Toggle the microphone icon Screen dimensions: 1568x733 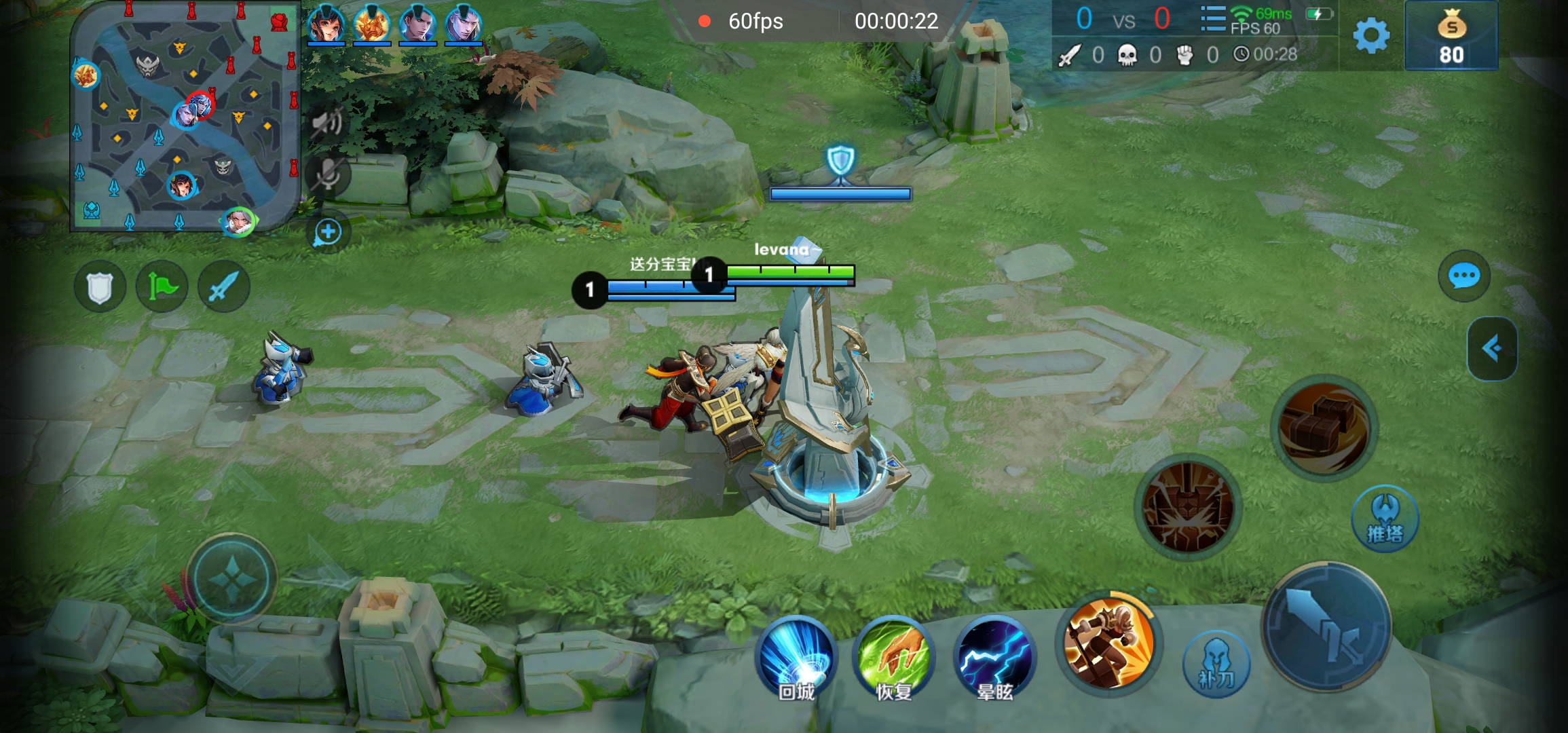pyautogui.click(x=328, y=175)
